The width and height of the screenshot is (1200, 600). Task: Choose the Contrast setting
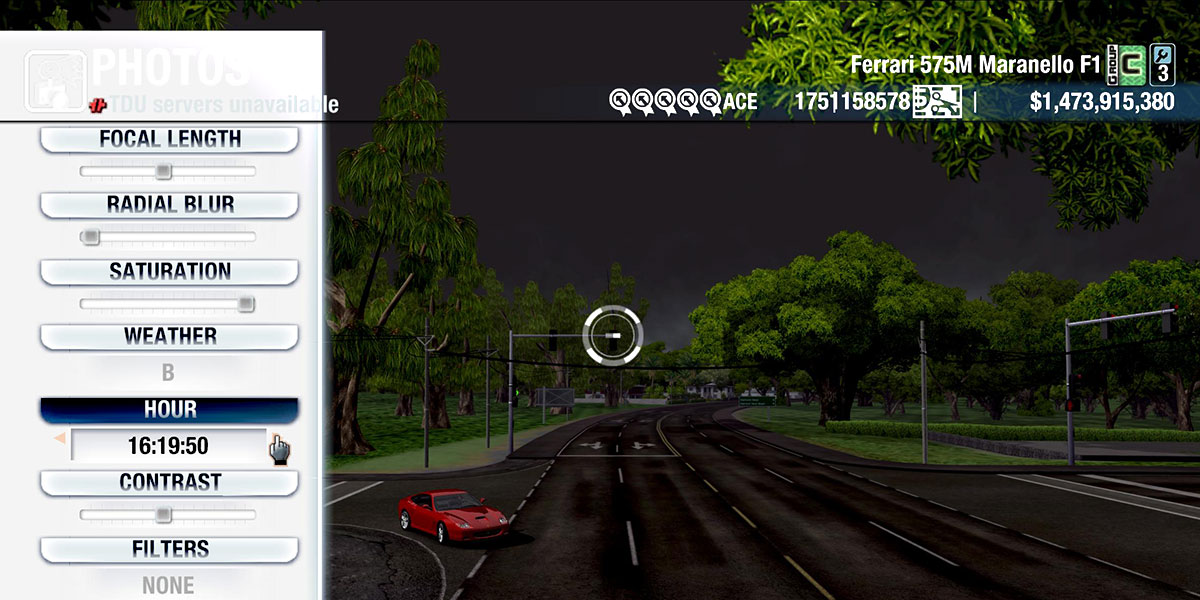[x=169, y=483]
